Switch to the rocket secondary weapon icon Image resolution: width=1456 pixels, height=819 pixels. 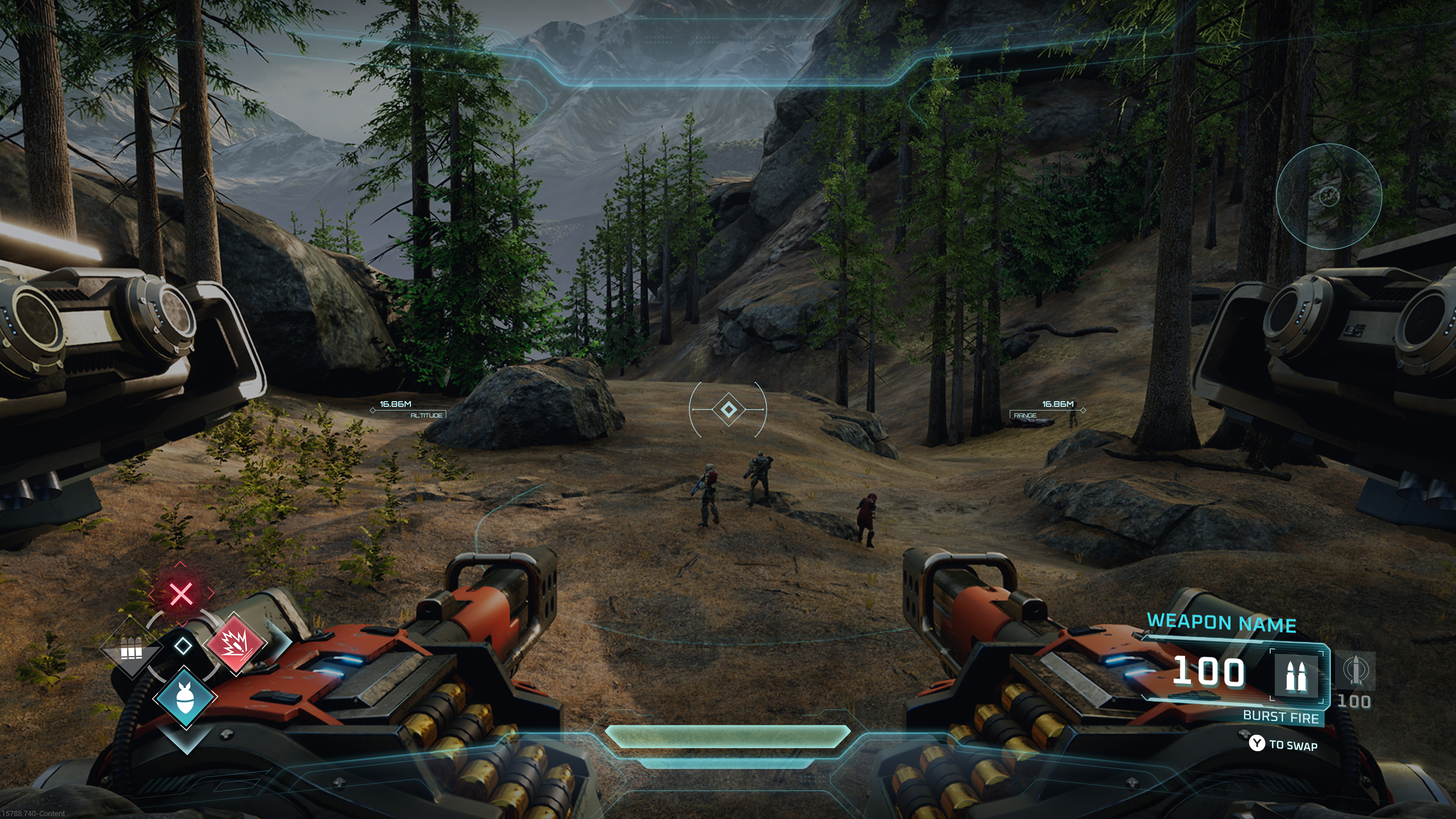coord(1355,670)
